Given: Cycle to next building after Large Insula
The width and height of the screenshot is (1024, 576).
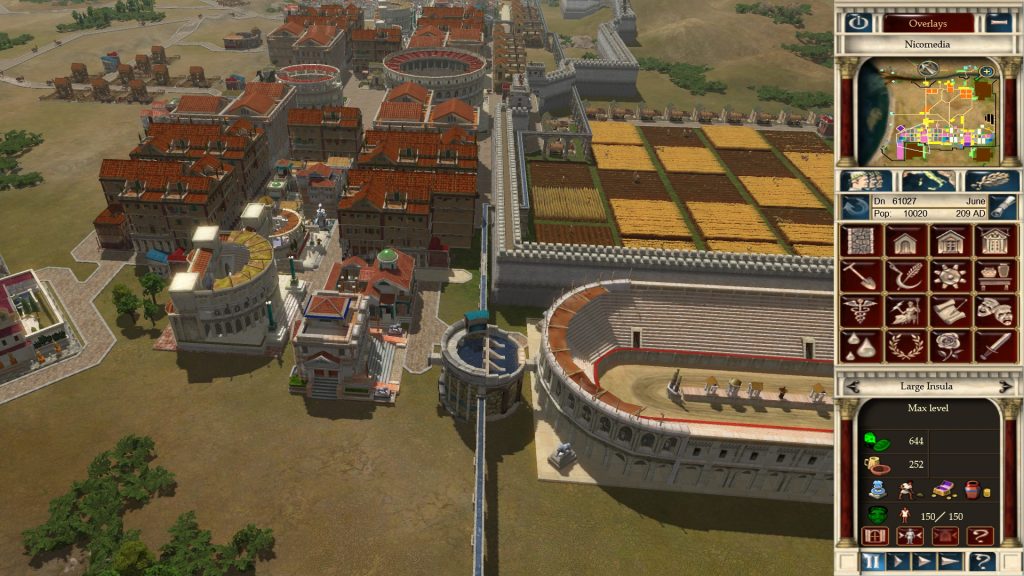Looking at the screenshot, I should point(1005,385).
